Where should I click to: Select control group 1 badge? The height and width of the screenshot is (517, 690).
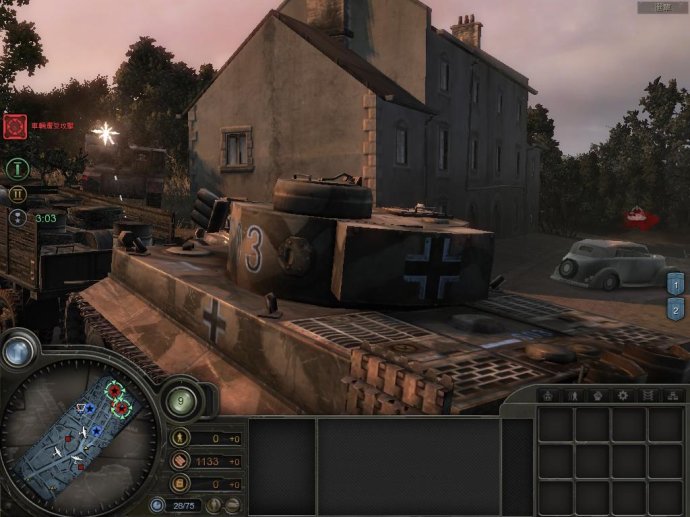tap(676, 285)
